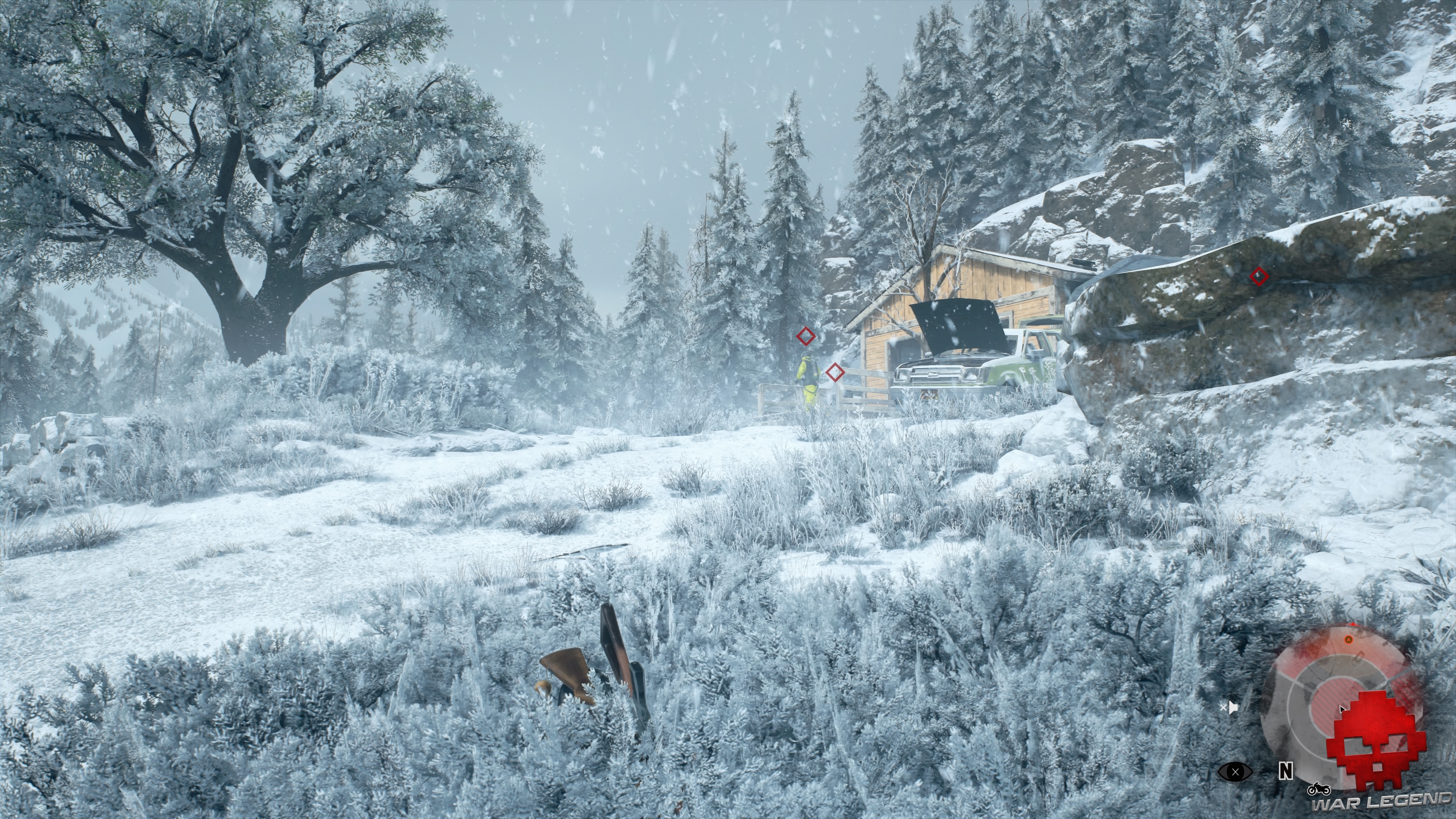This screenshot has width=1456, height=819.
Task: Click the white cursor arrow on the minimap
Action: (x=1342, y=709)
